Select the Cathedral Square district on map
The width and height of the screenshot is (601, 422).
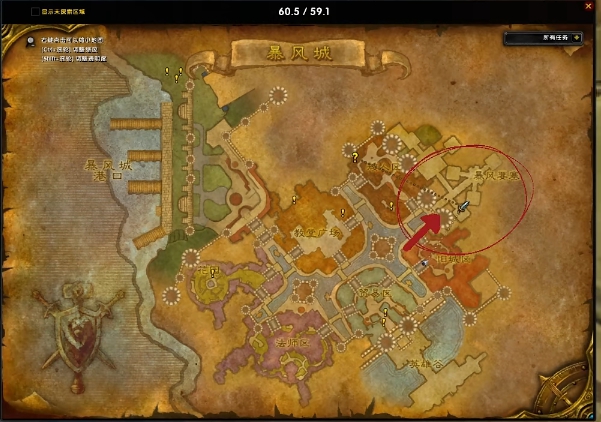(x=316, y=232)
